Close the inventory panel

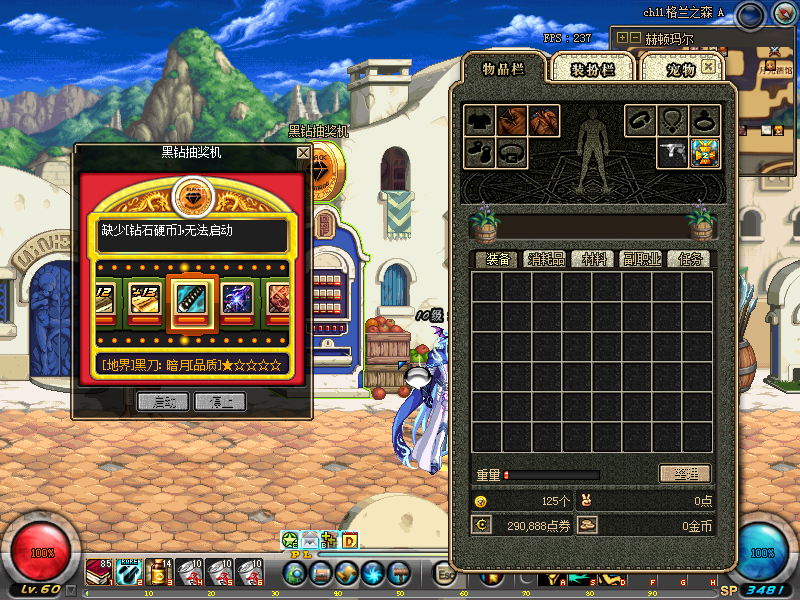(708, 67)
